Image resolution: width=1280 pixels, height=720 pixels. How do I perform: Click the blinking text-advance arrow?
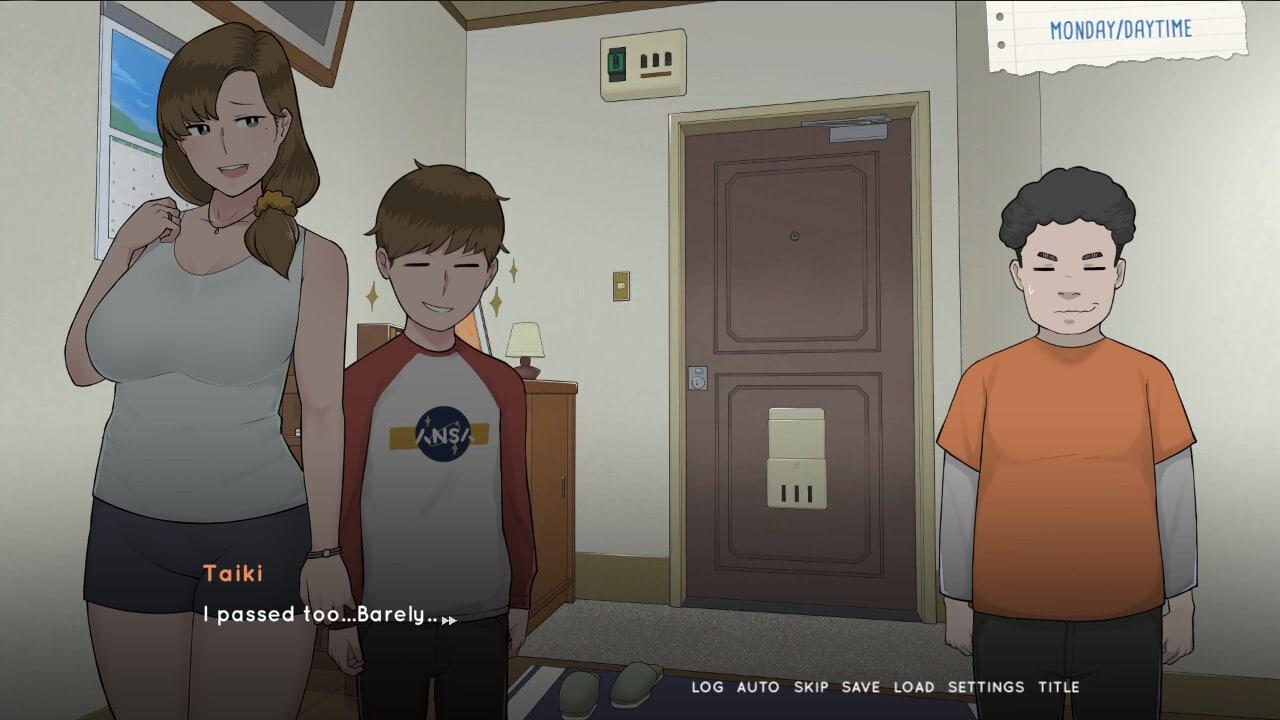pos(450,620)
